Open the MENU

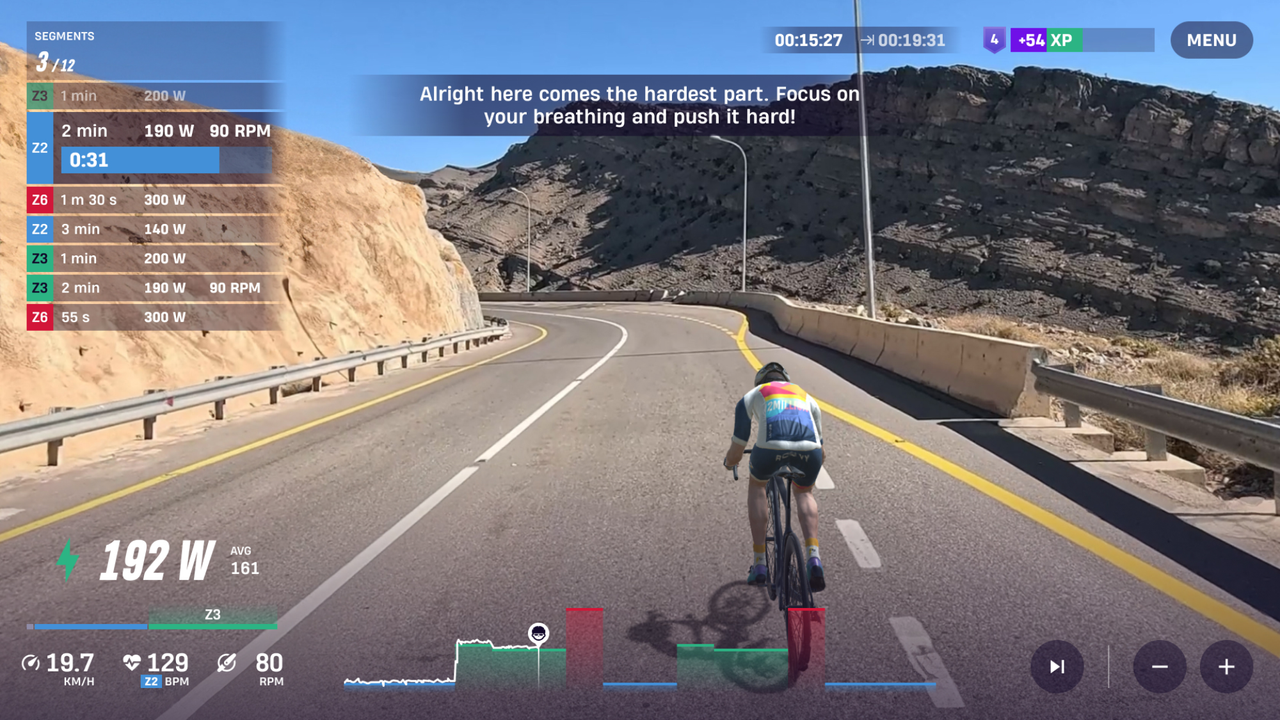pos(1211,40)
